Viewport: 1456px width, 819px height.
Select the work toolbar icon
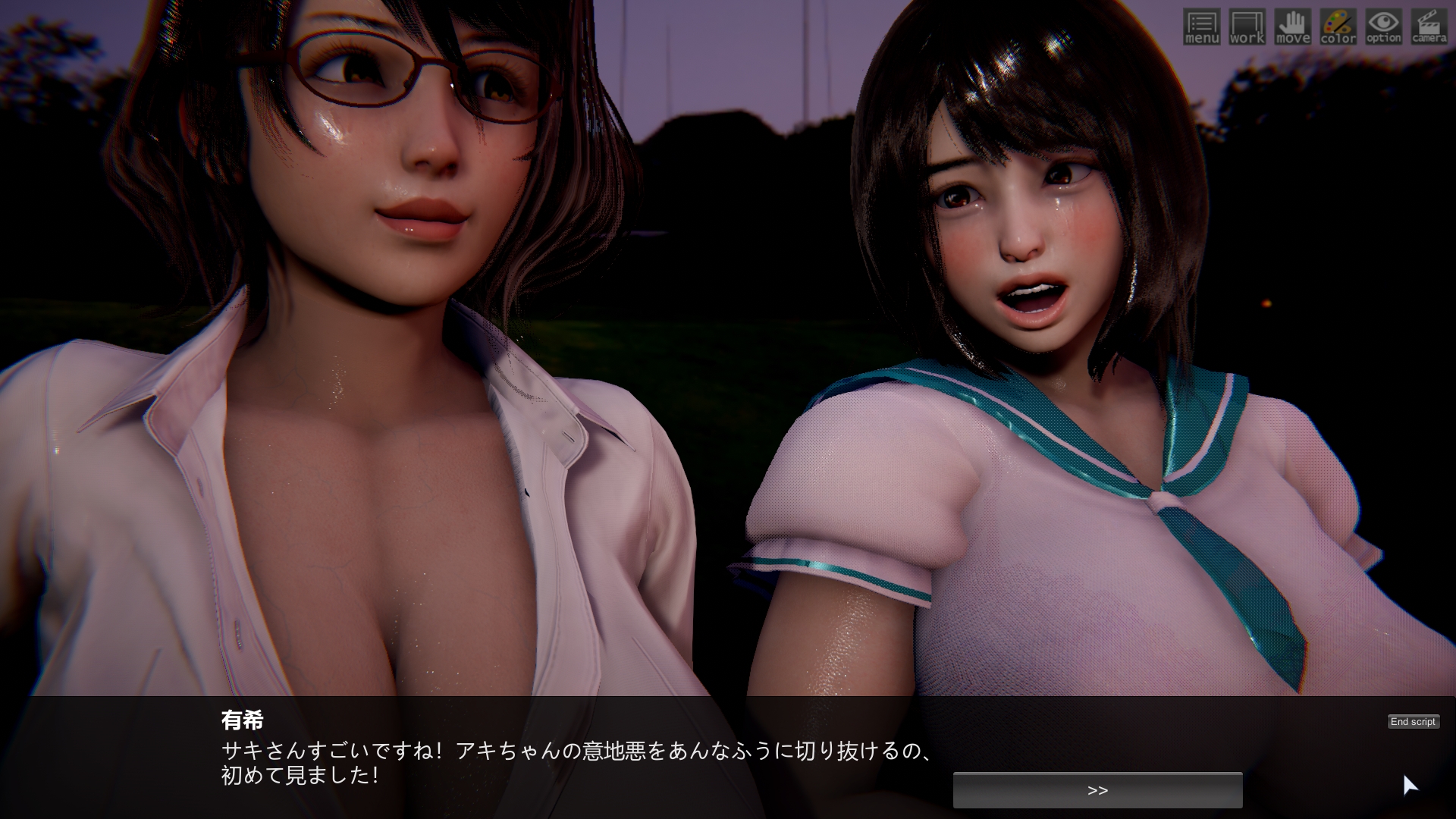1247,27
